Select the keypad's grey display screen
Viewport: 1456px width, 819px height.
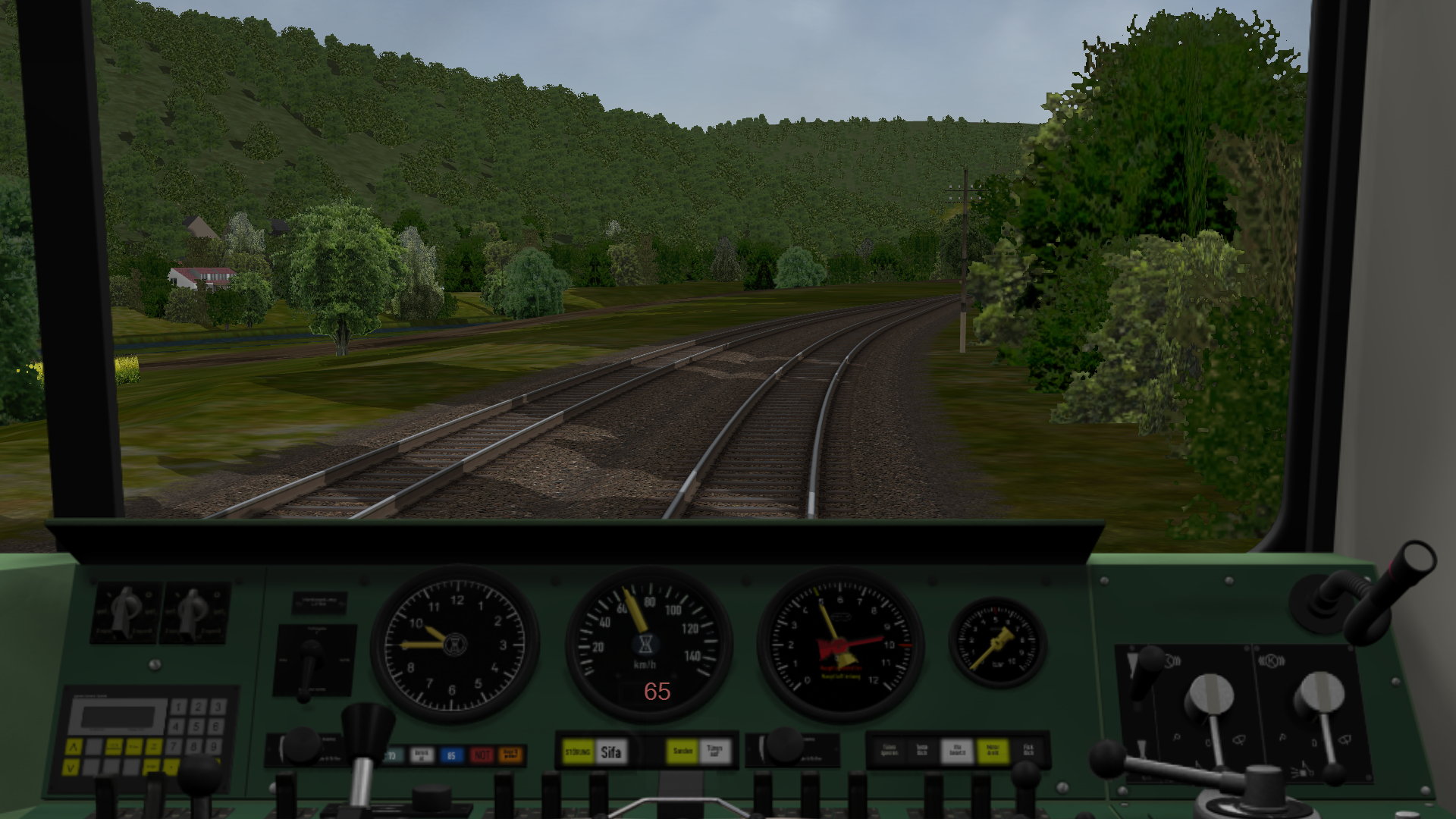pos(117,717)
